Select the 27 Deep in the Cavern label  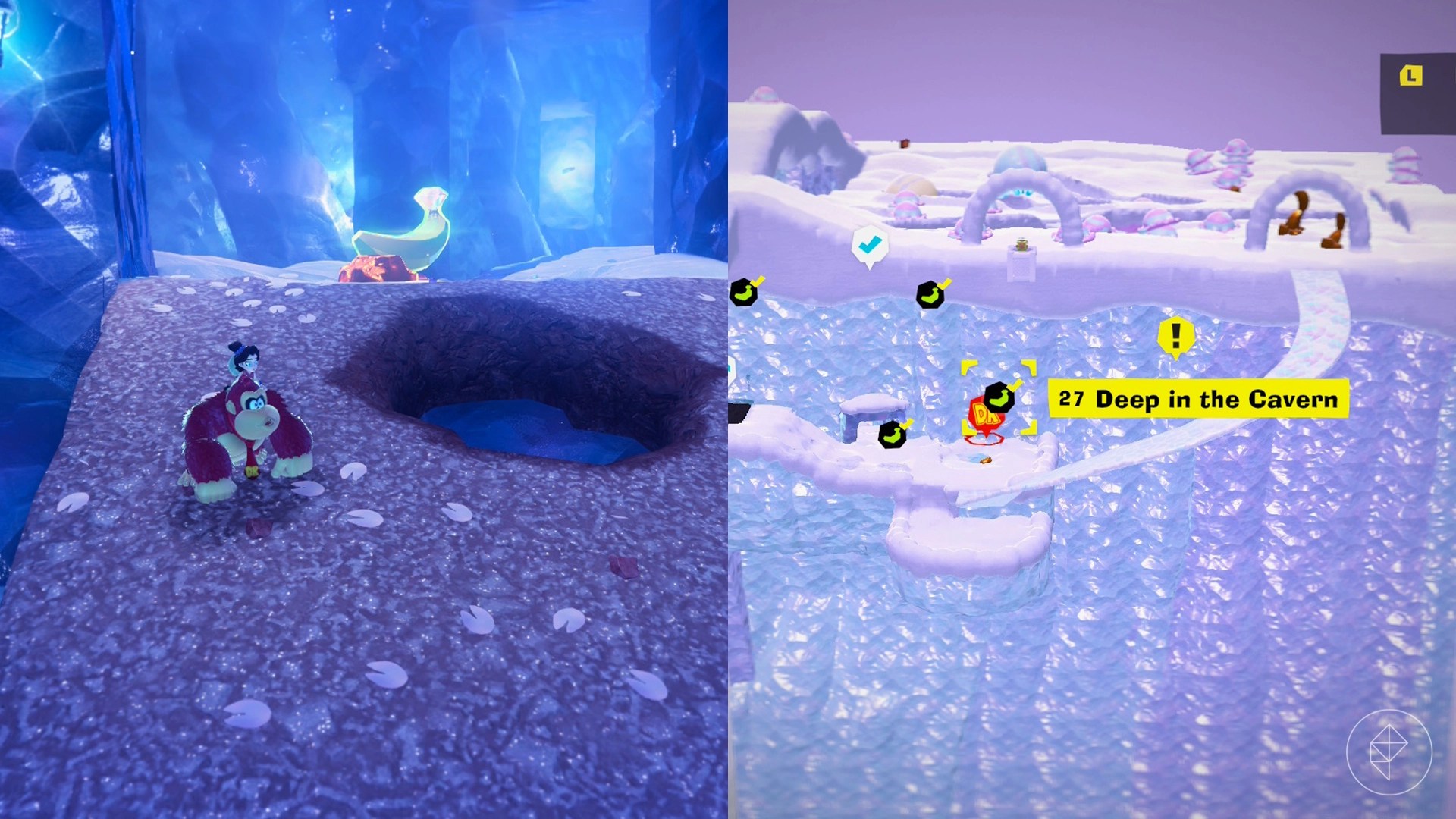[1198, 400]
